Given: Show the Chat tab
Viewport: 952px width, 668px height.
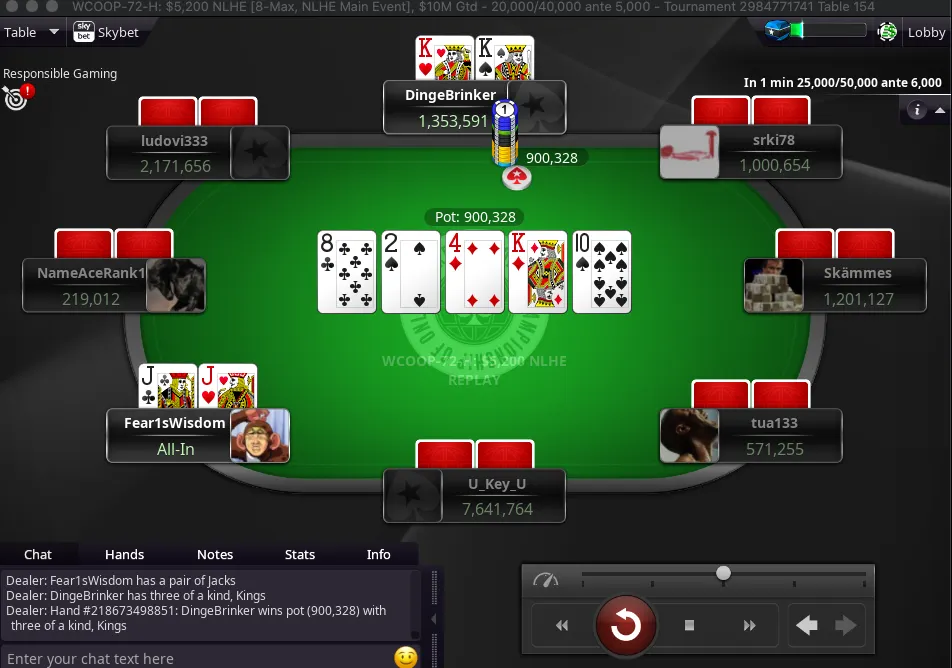Looking at the screenshot, I should pos(38,554).
